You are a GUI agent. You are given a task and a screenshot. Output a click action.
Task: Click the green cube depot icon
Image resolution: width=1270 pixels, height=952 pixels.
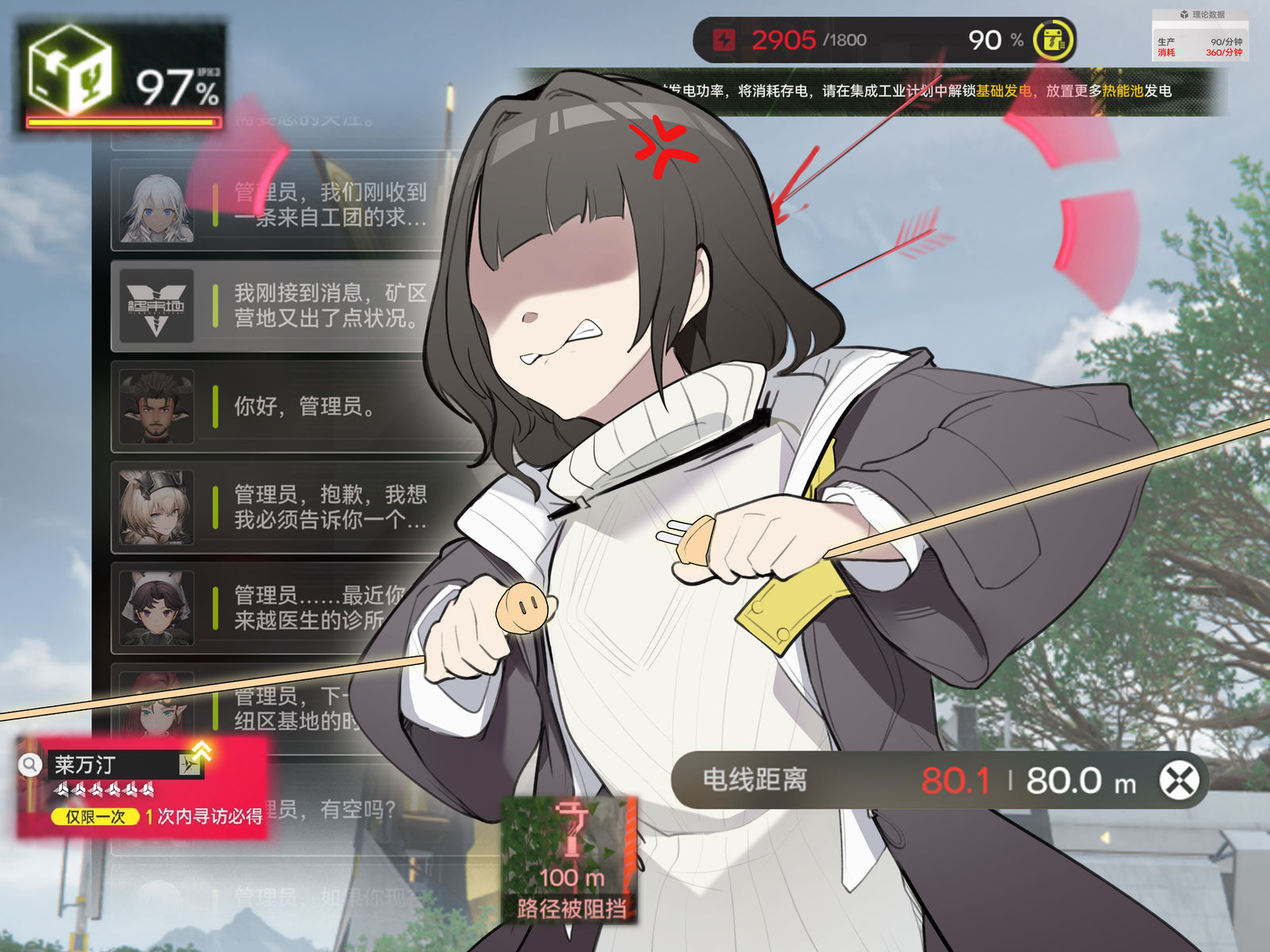[x=70, y=70]
